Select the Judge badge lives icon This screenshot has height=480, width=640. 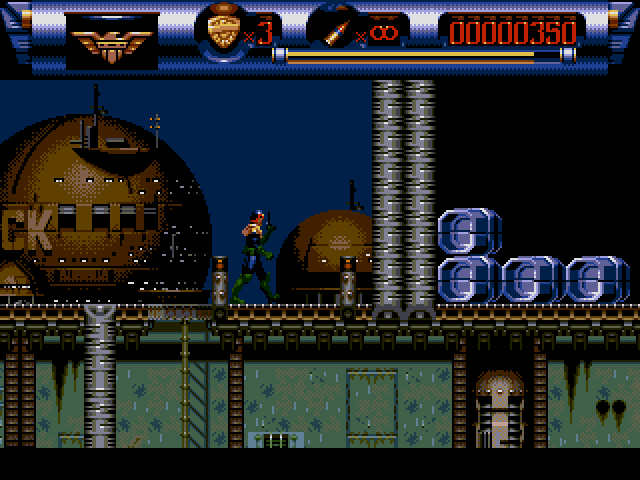coord(225,32)
